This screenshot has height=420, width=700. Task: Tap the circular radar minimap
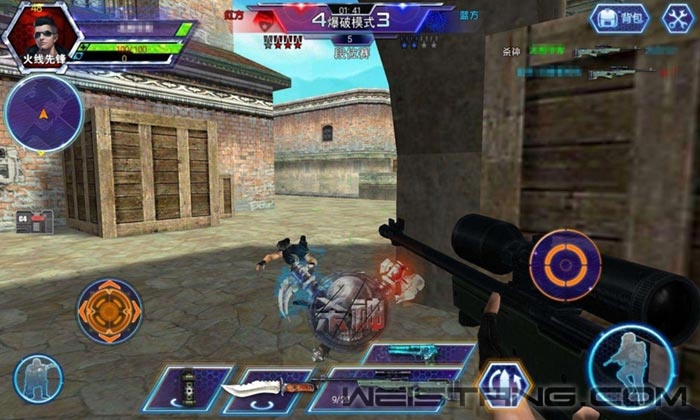point(43,114)
